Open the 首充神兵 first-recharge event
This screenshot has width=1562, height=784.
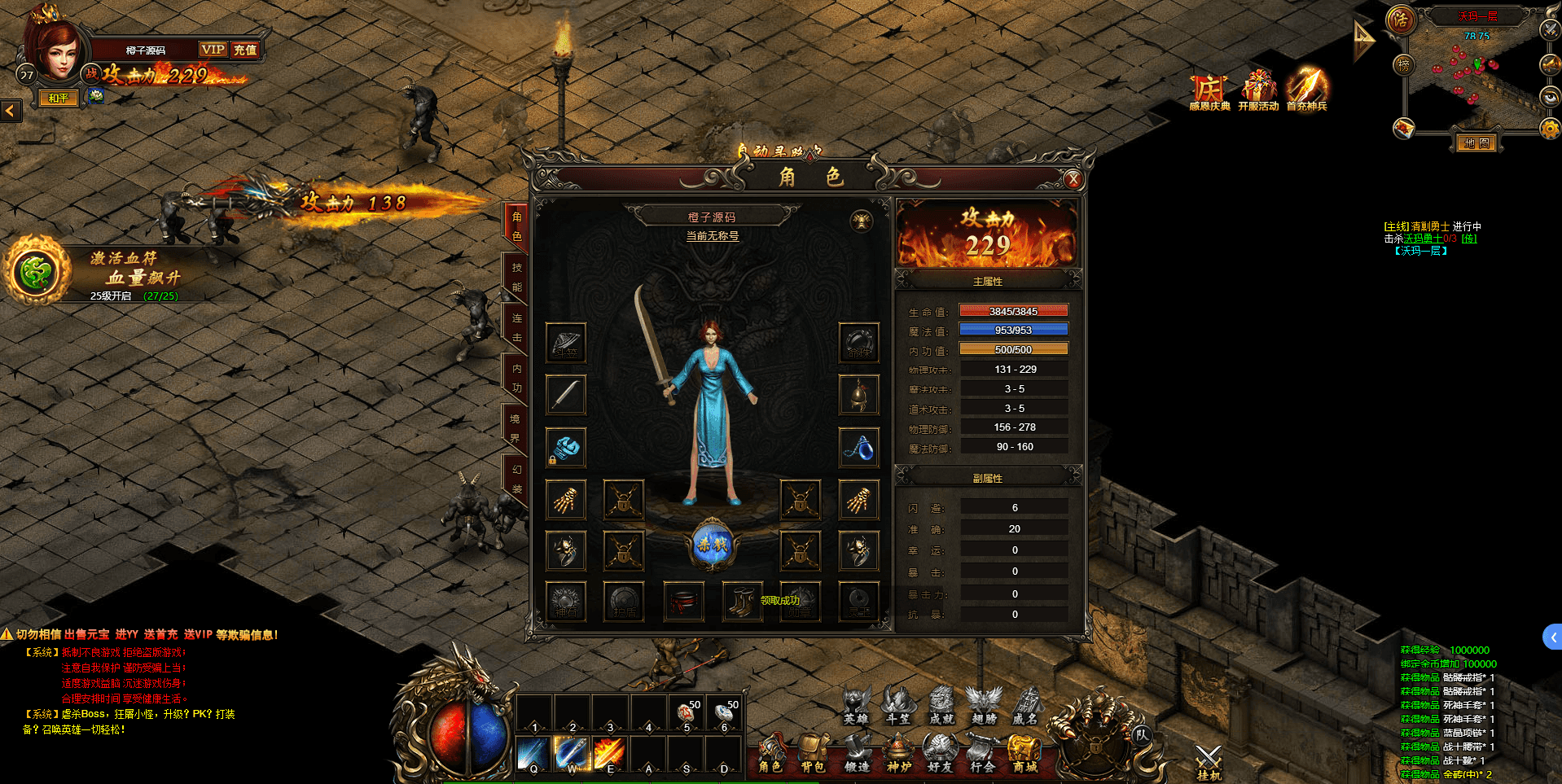pyautogui.click(x=1306, y=90)
